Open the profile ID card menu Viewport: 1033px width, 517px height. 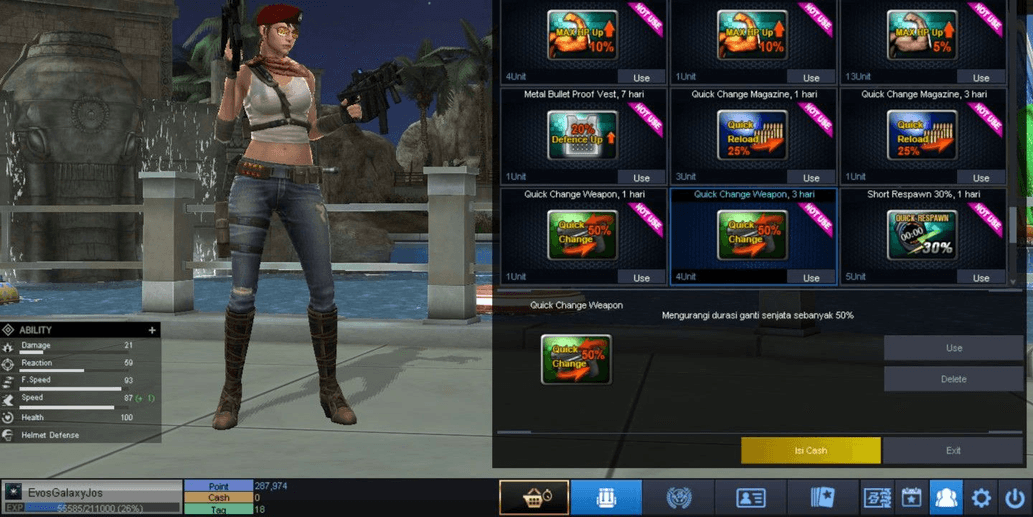[750, 497]
